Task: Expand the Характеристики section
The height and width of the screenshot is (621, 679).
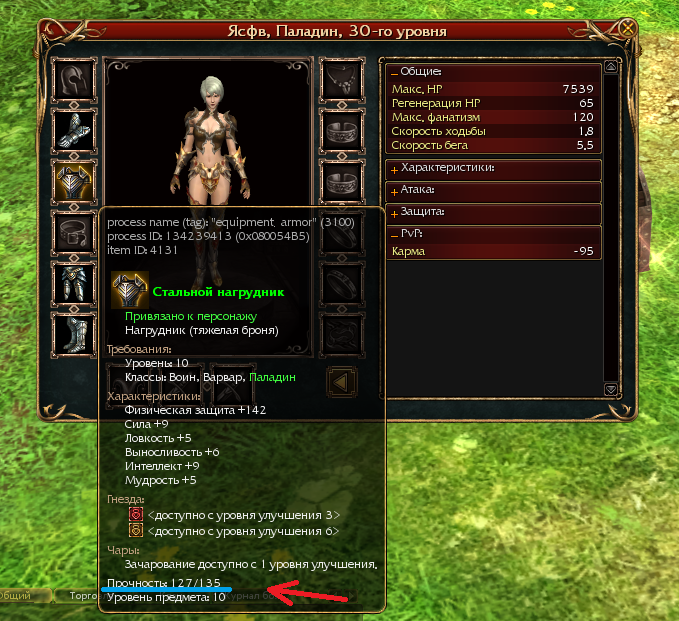Action: [x=395, y=169]
